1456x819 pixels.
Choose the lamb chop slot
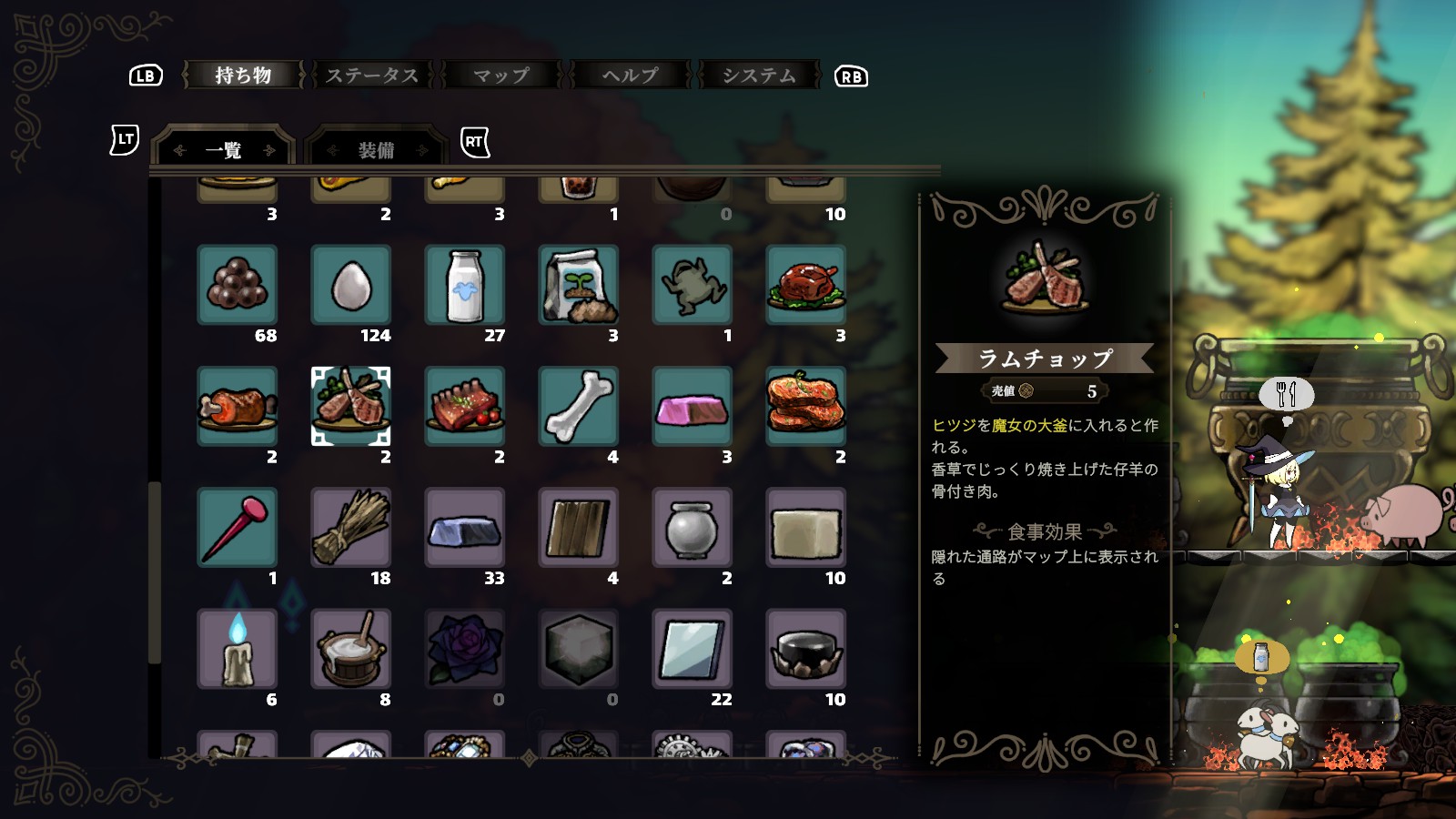(x=350, y=406)
